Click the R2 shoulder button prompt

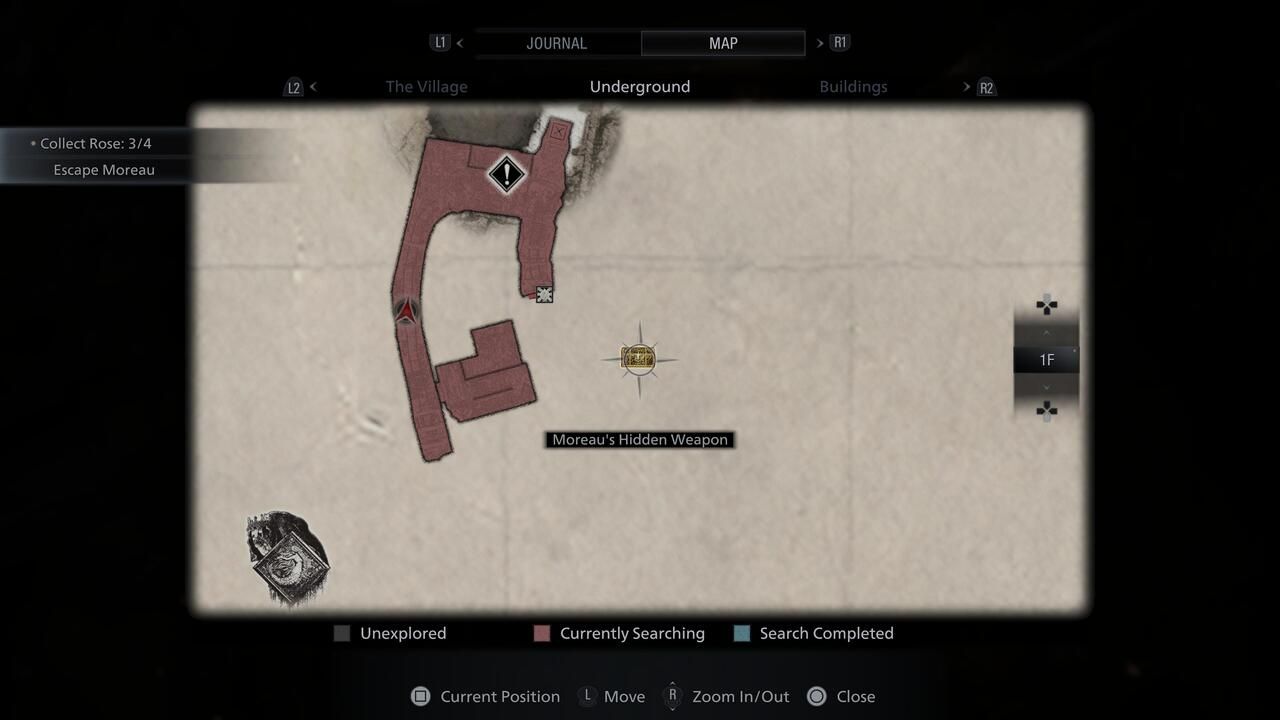click(x=986, y=87)
